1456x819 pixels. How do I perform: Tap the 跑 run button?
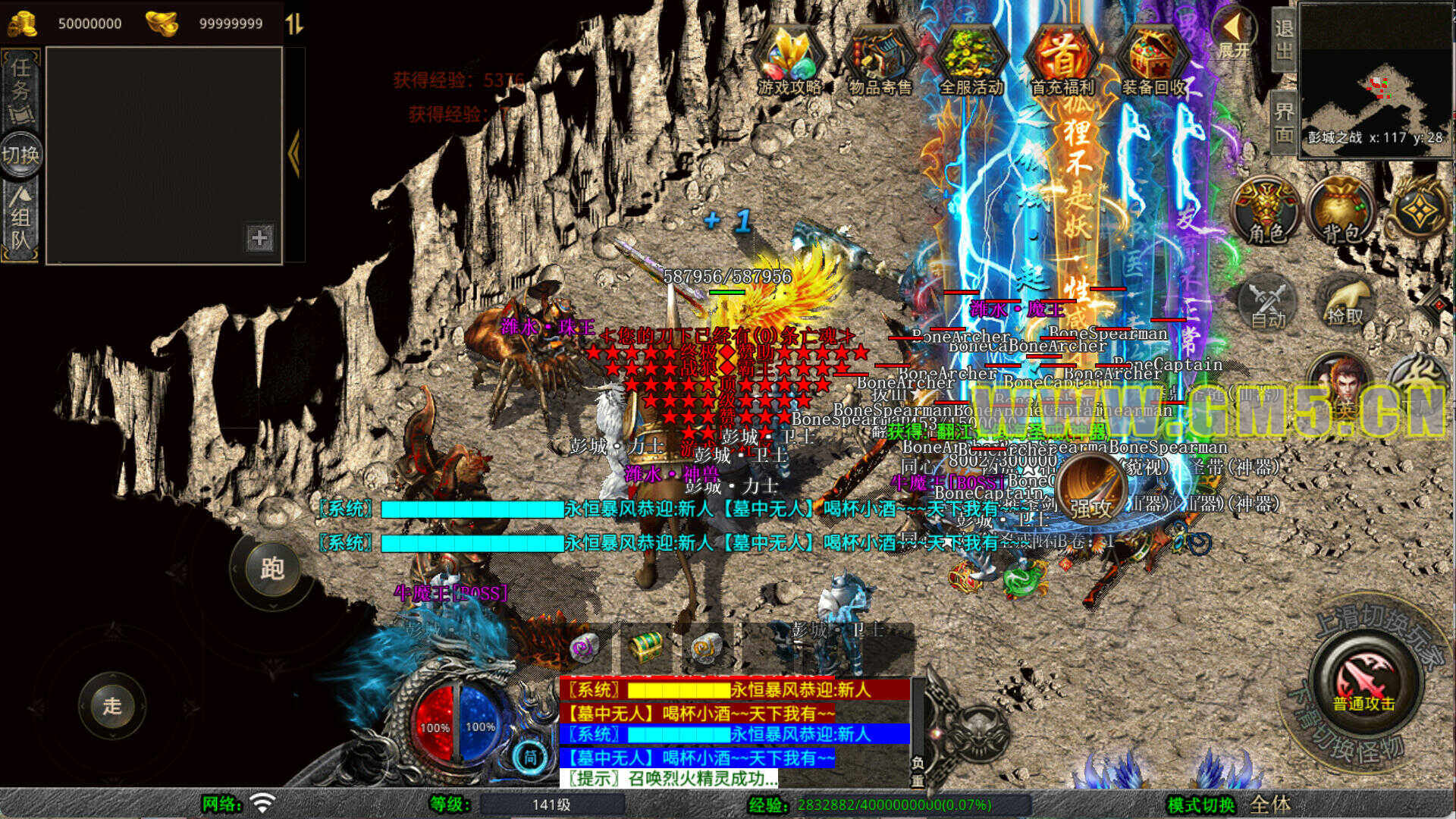[271, 569]
